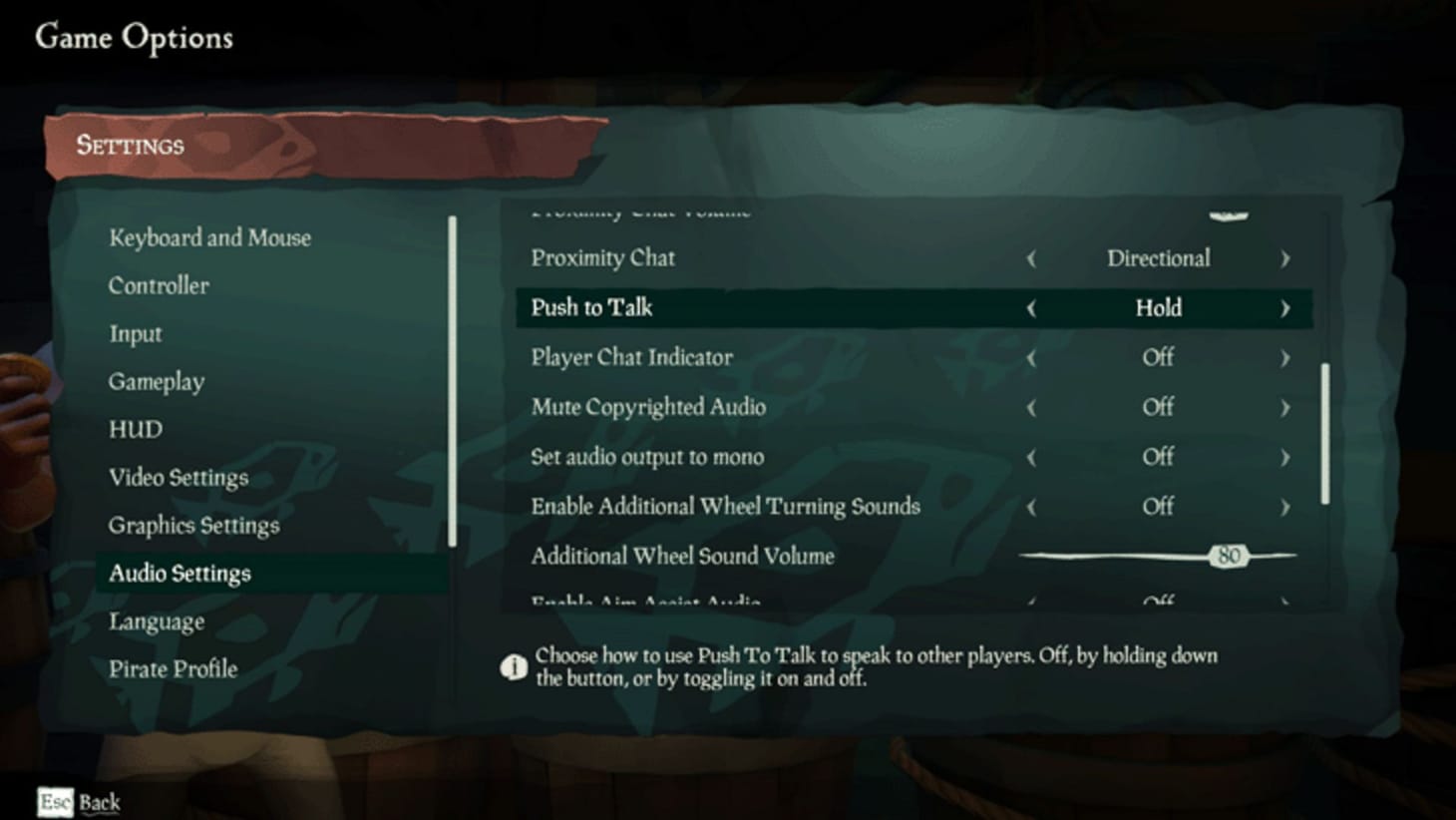1456x820 pixels.
Task: Select the Language settings section
Action: [157, 620]
